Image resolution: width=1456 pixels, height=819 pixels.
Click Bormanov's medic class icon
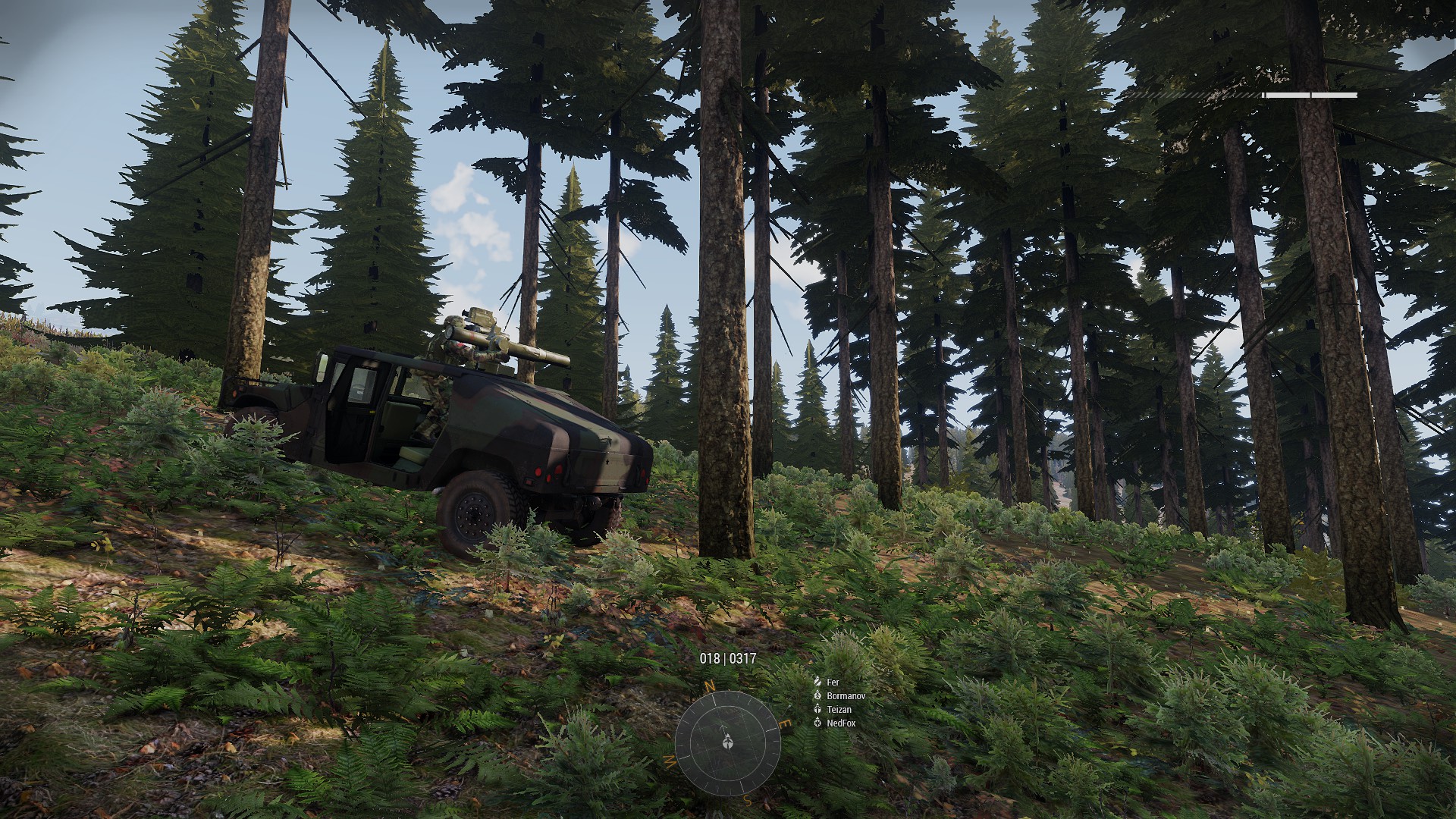pos(817,696)
